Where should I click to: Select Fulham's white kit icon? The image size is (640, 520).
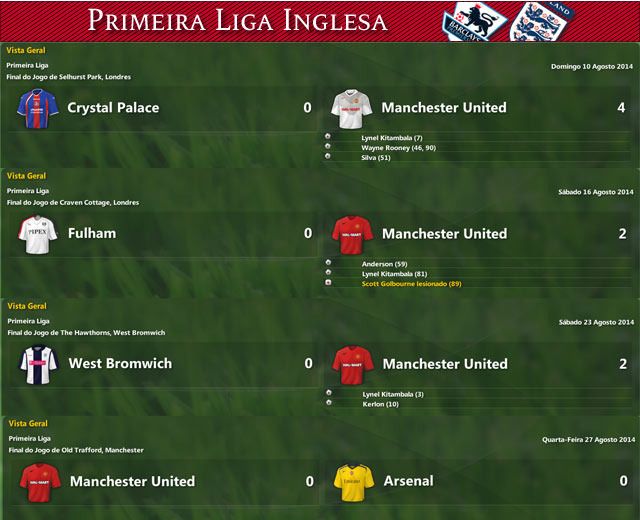(x=39, y=234)
